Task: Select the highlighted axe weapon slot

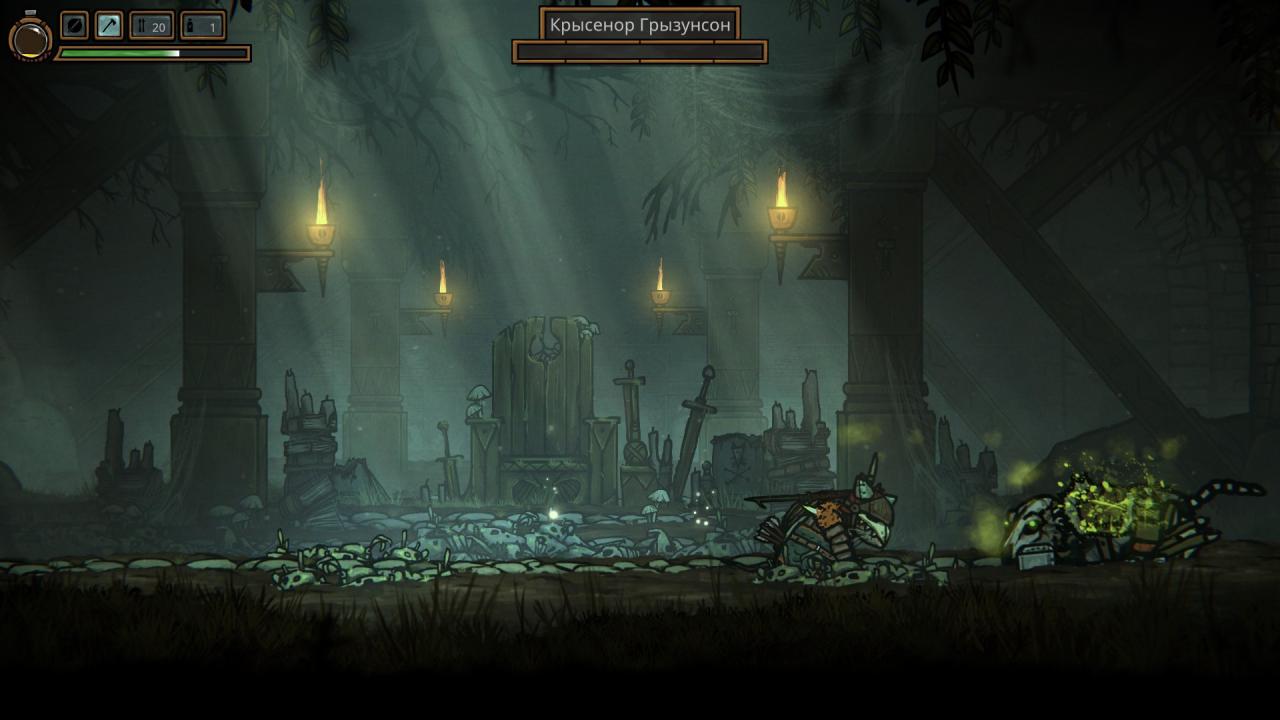Action: [109, 26]
